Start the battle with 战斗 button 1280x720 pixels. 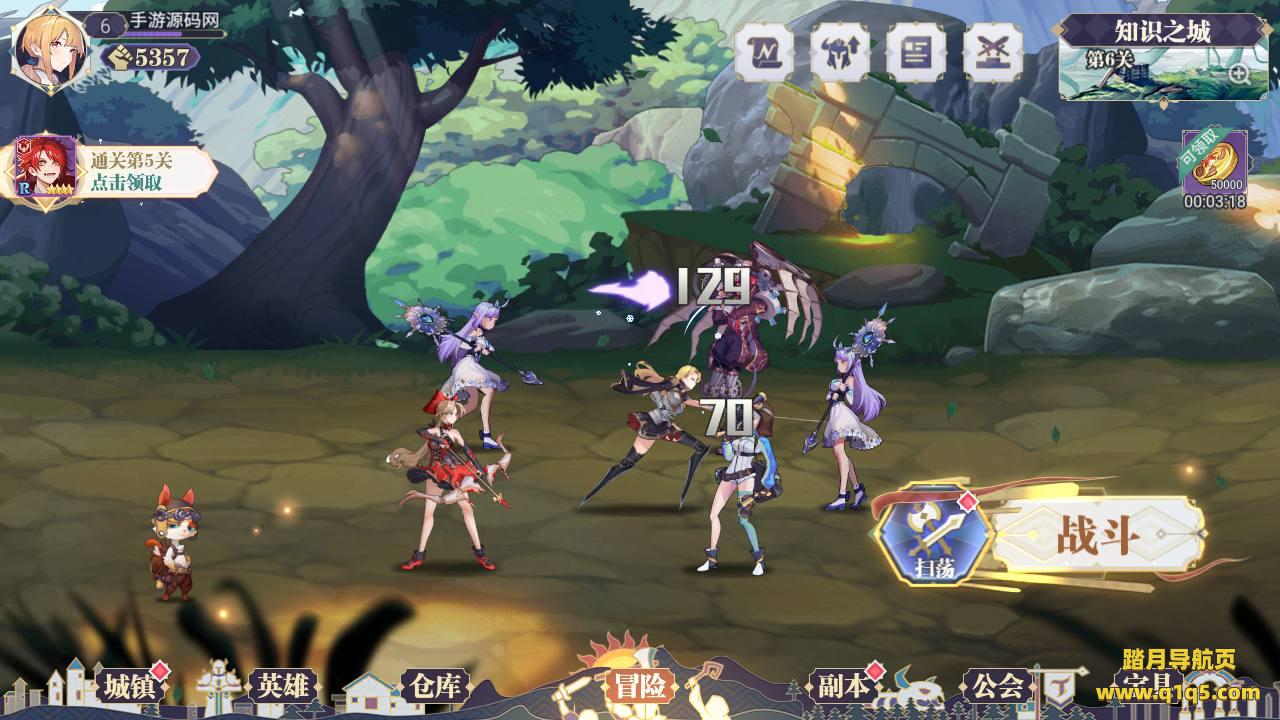1098,537
